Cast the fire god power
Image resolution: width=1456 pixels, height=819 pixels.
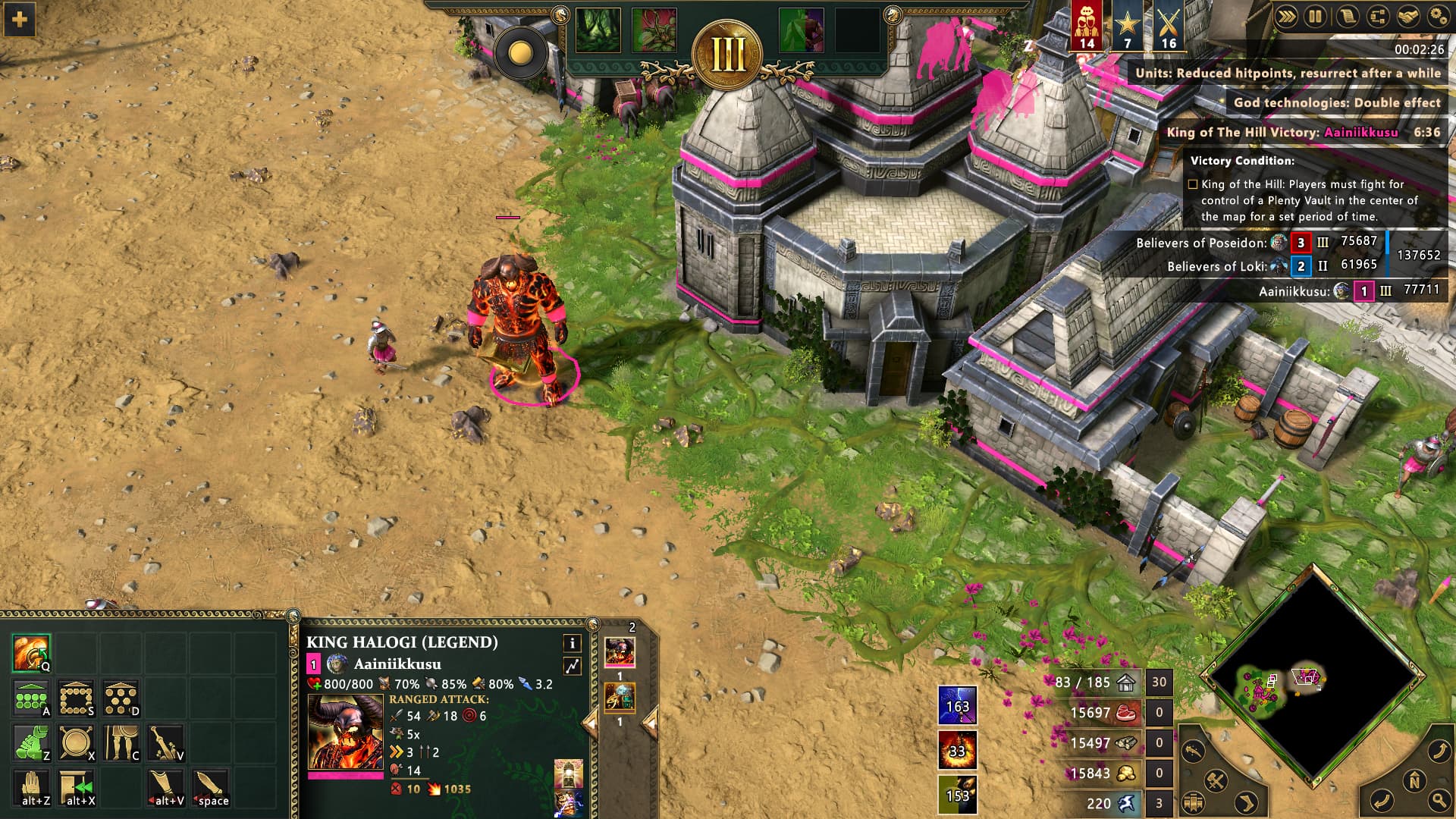click(957, 750)
